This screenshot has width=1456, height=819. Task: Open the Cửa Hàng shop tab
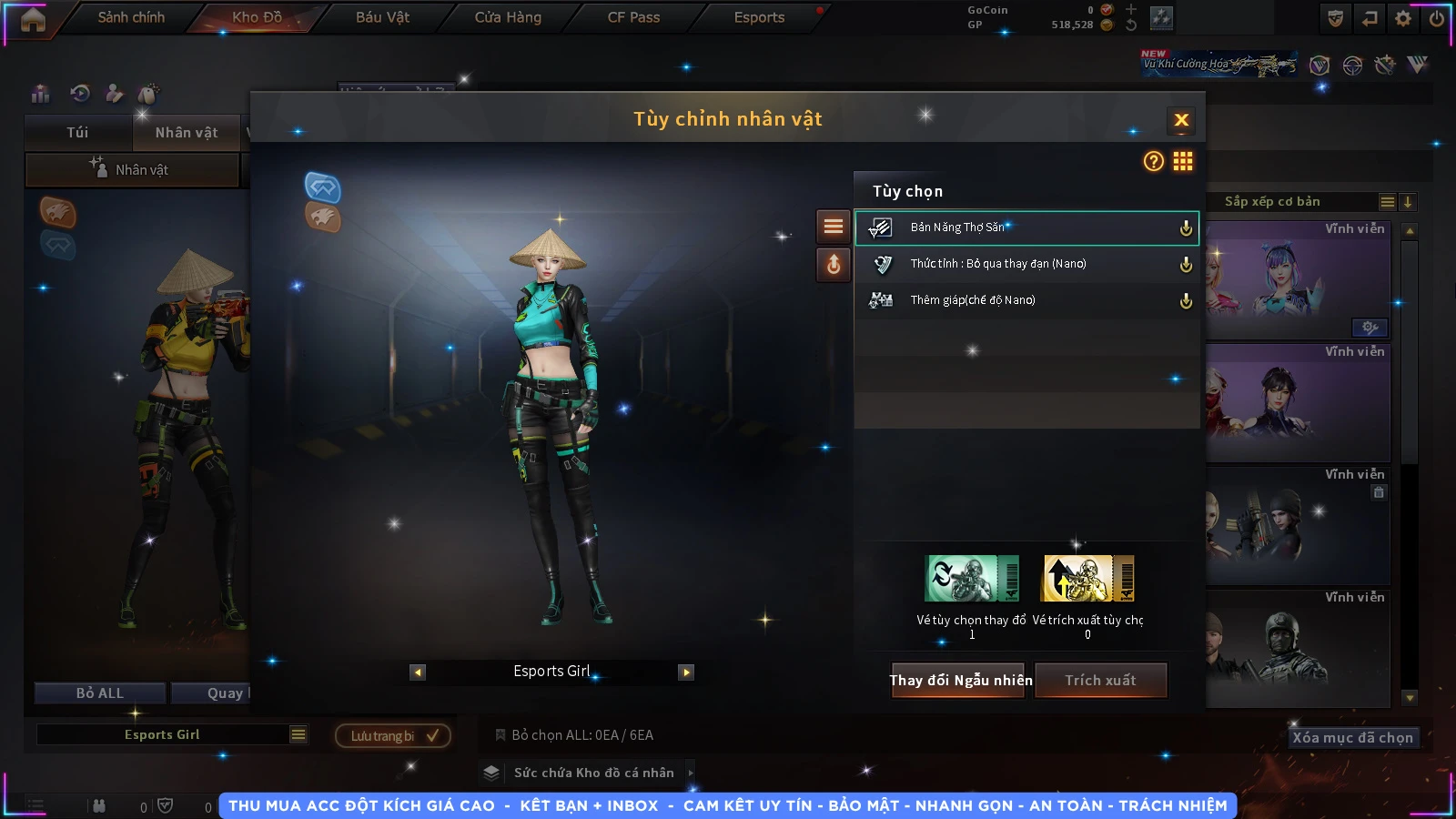[508, 17]
